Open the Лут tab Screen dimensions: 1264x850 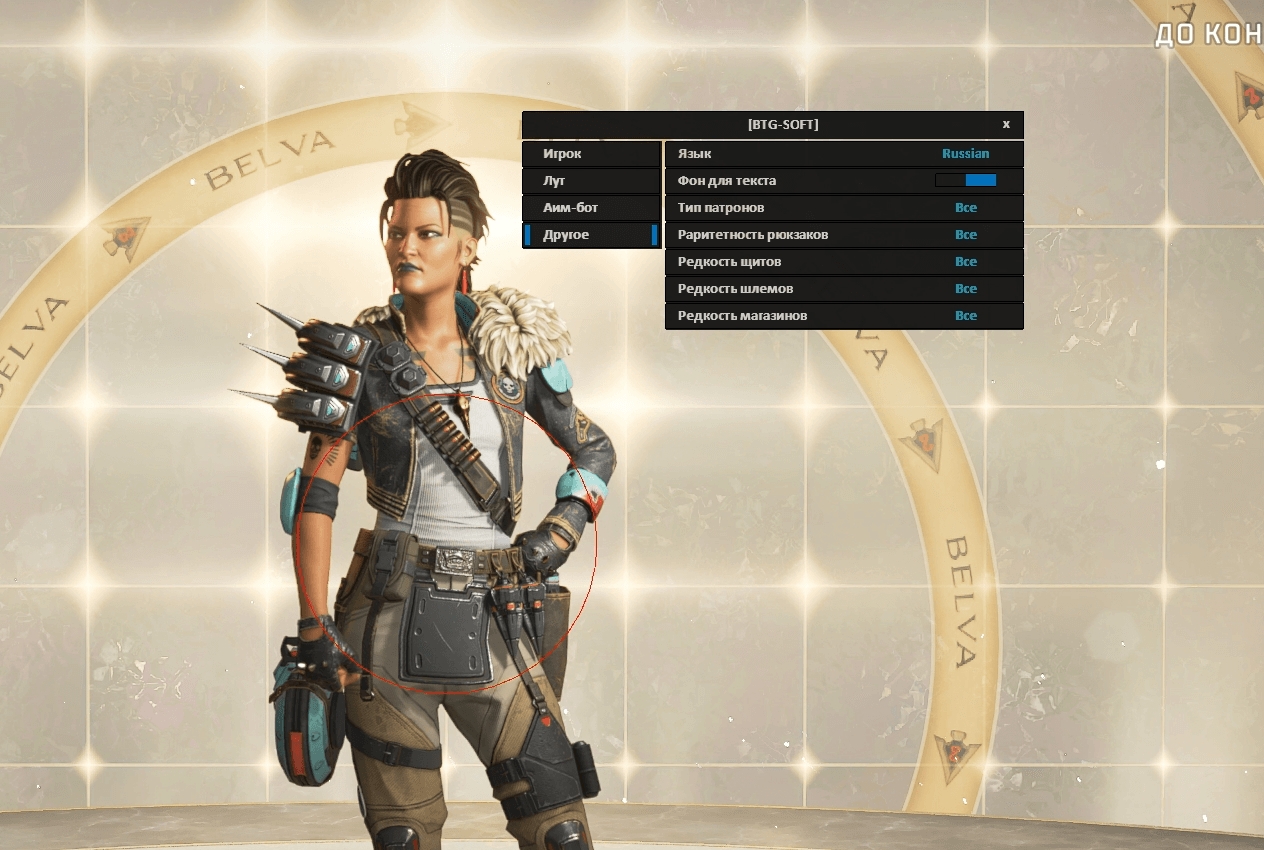[591, 181]
